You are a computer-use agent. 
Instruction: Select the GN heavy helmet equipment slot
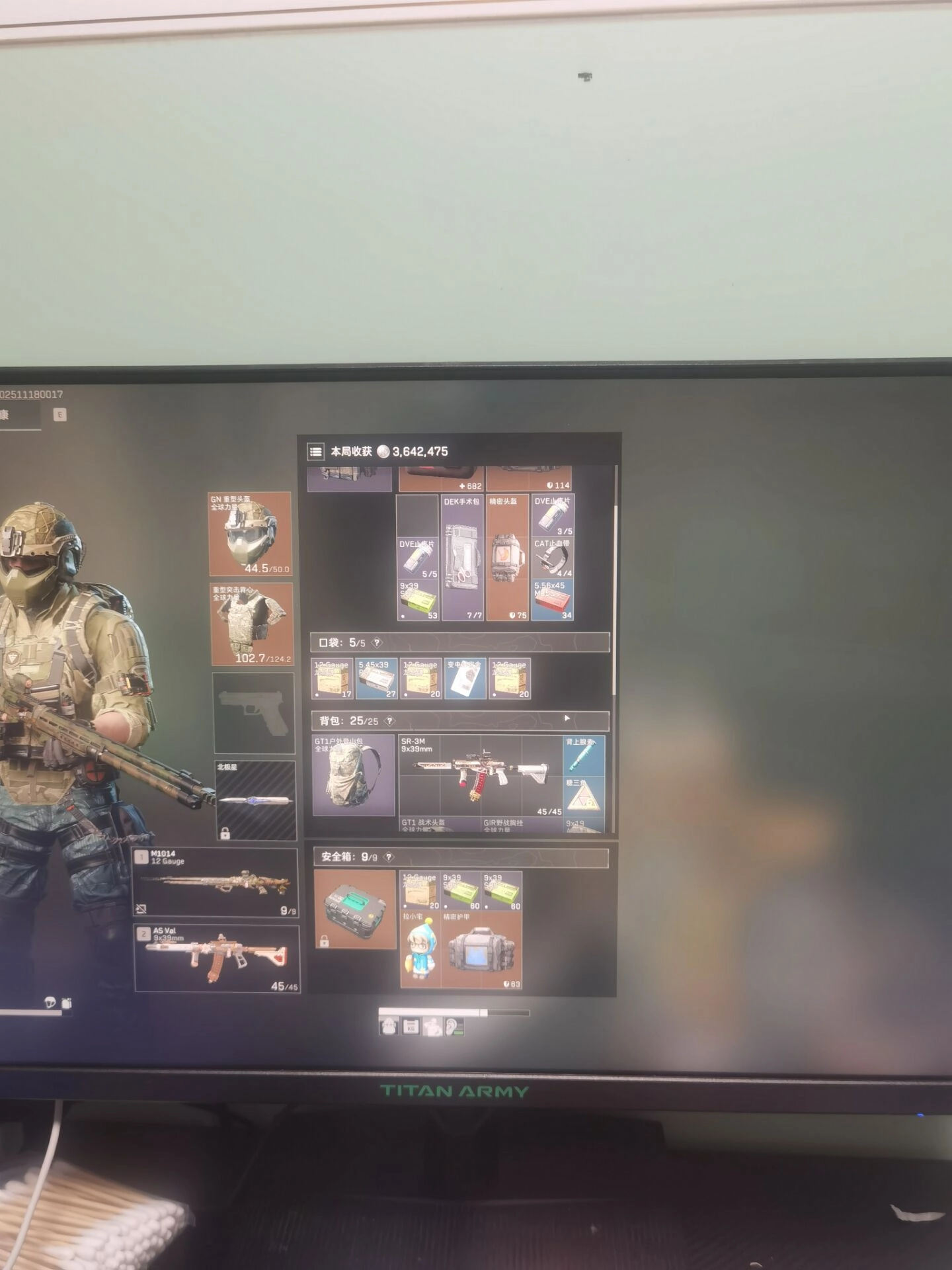251,534
